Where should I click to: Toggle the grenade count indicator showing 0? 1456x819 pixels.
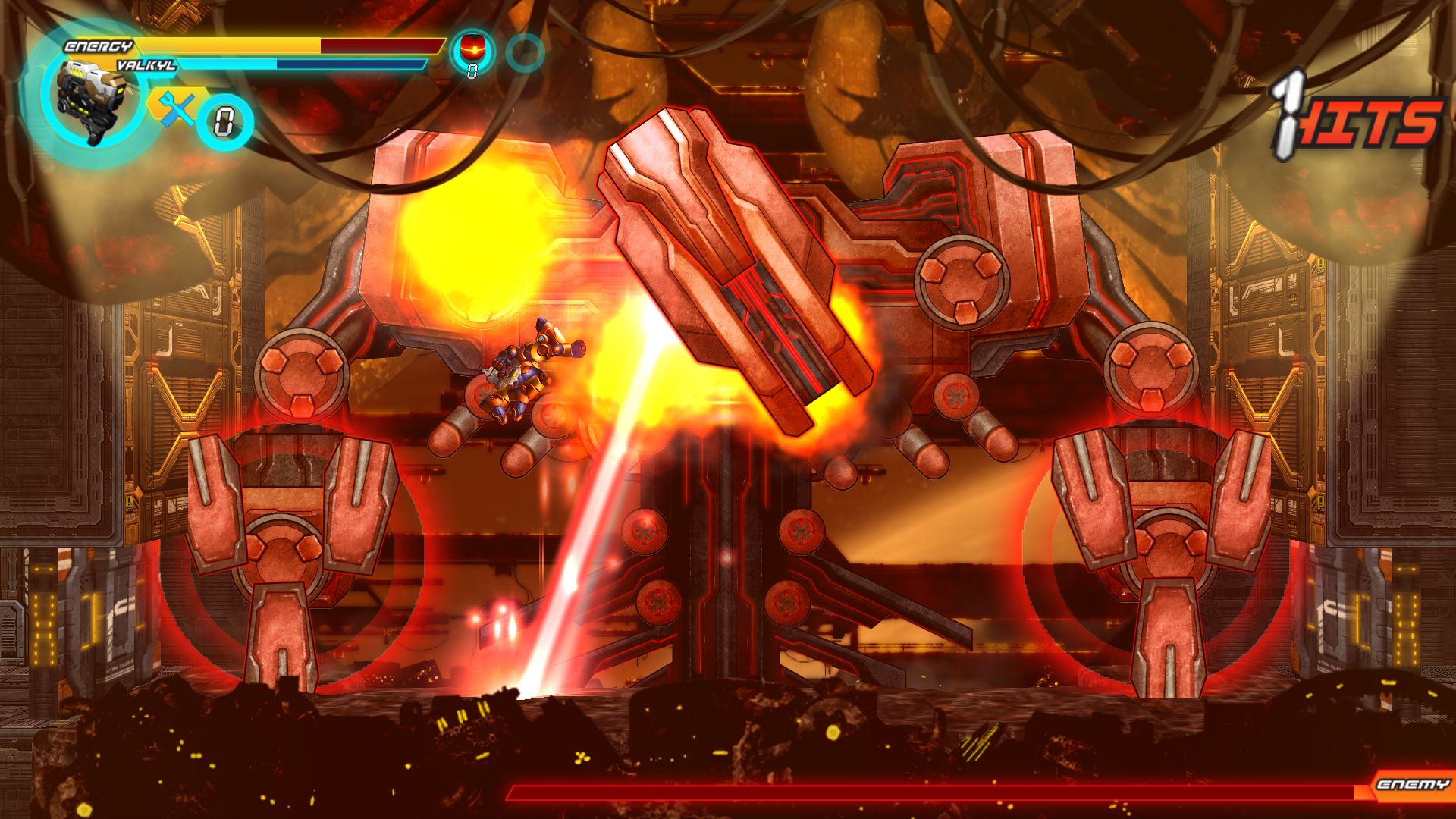pyautogui.click(x=473, y=70)
